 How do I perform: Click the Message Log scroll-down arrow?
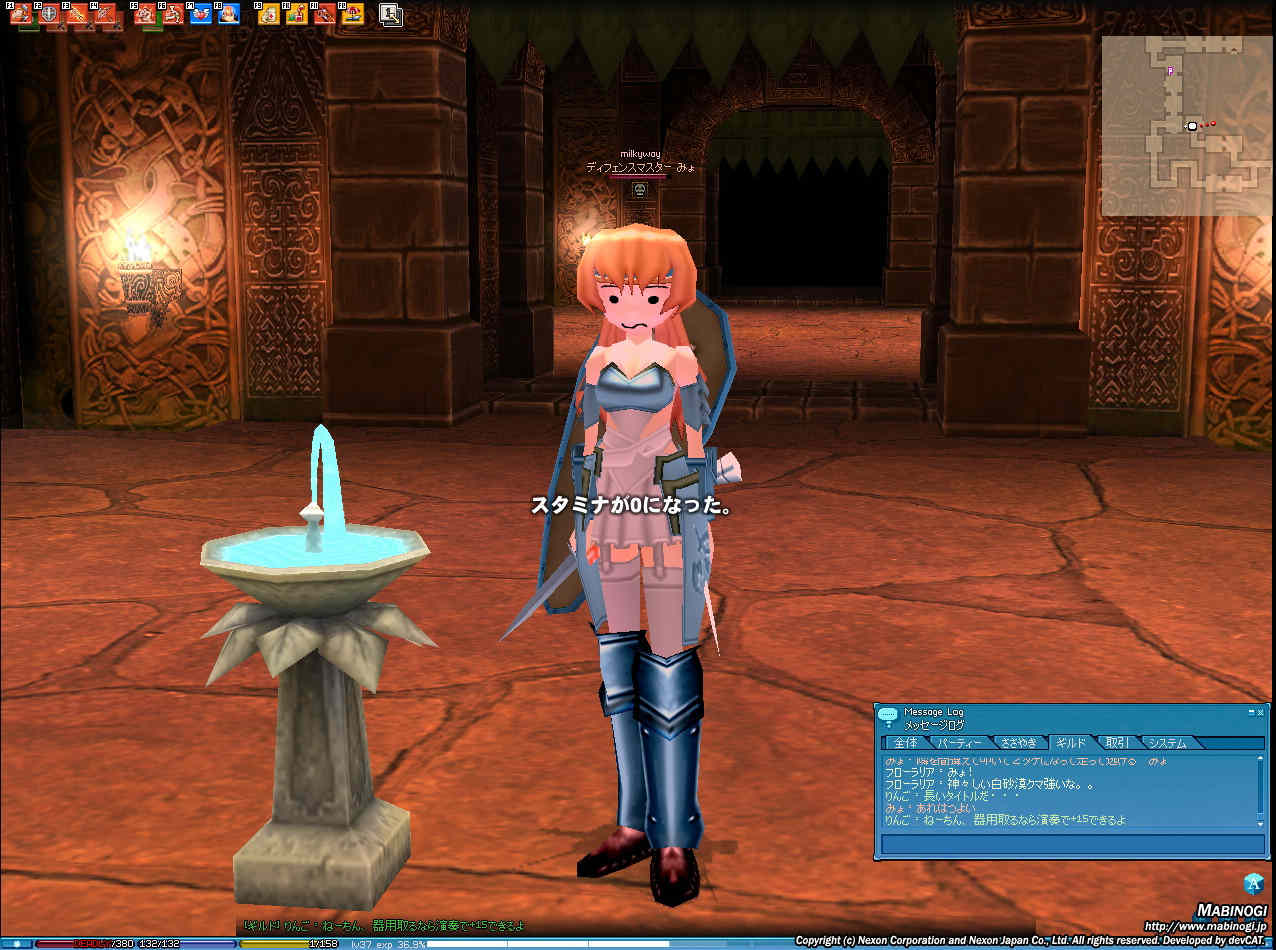tap(1261, 822)
